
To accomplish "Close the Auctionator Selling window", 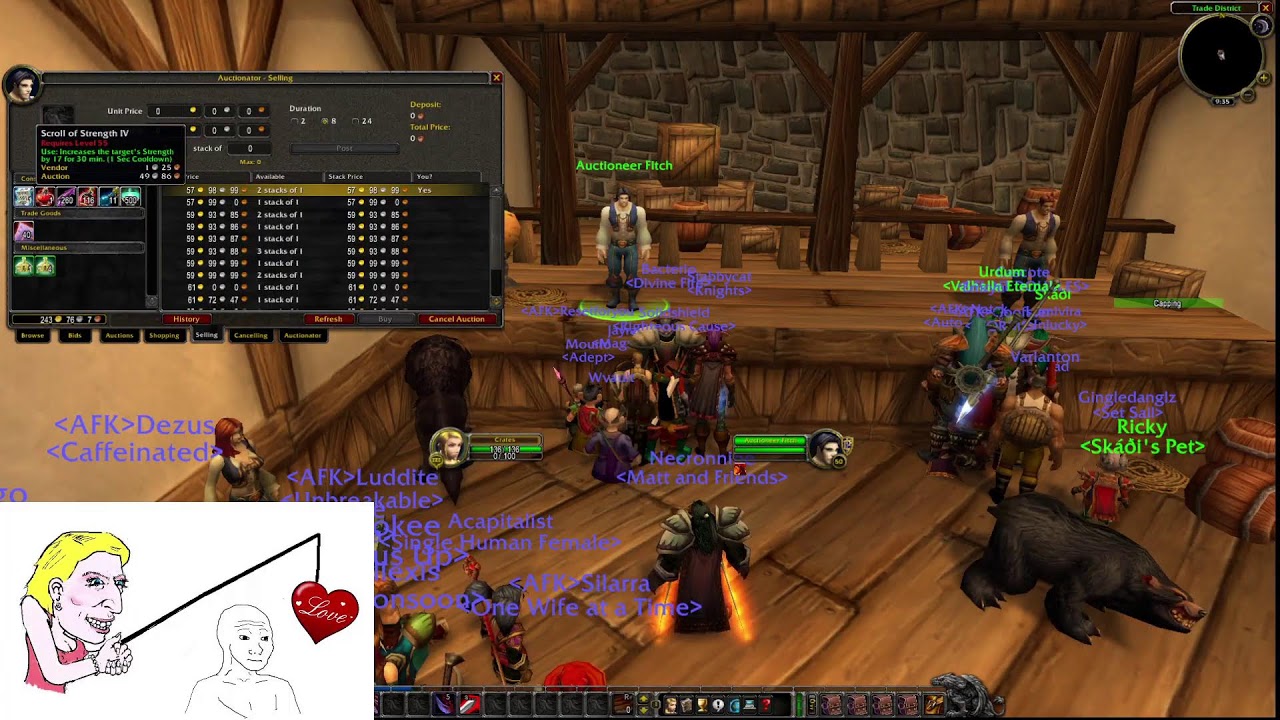I will coord(496,78).
